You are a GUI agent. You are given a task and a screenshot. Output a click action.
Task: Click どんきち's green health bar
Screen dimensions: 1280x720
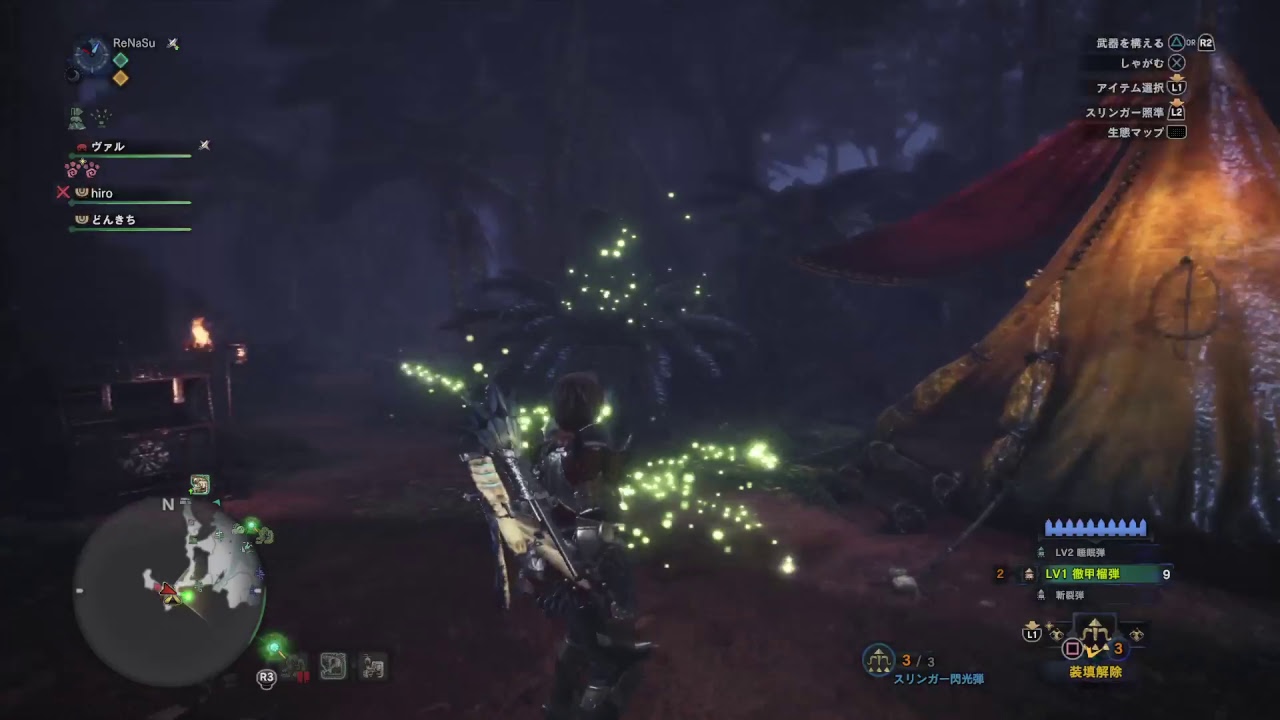point(130,230)
